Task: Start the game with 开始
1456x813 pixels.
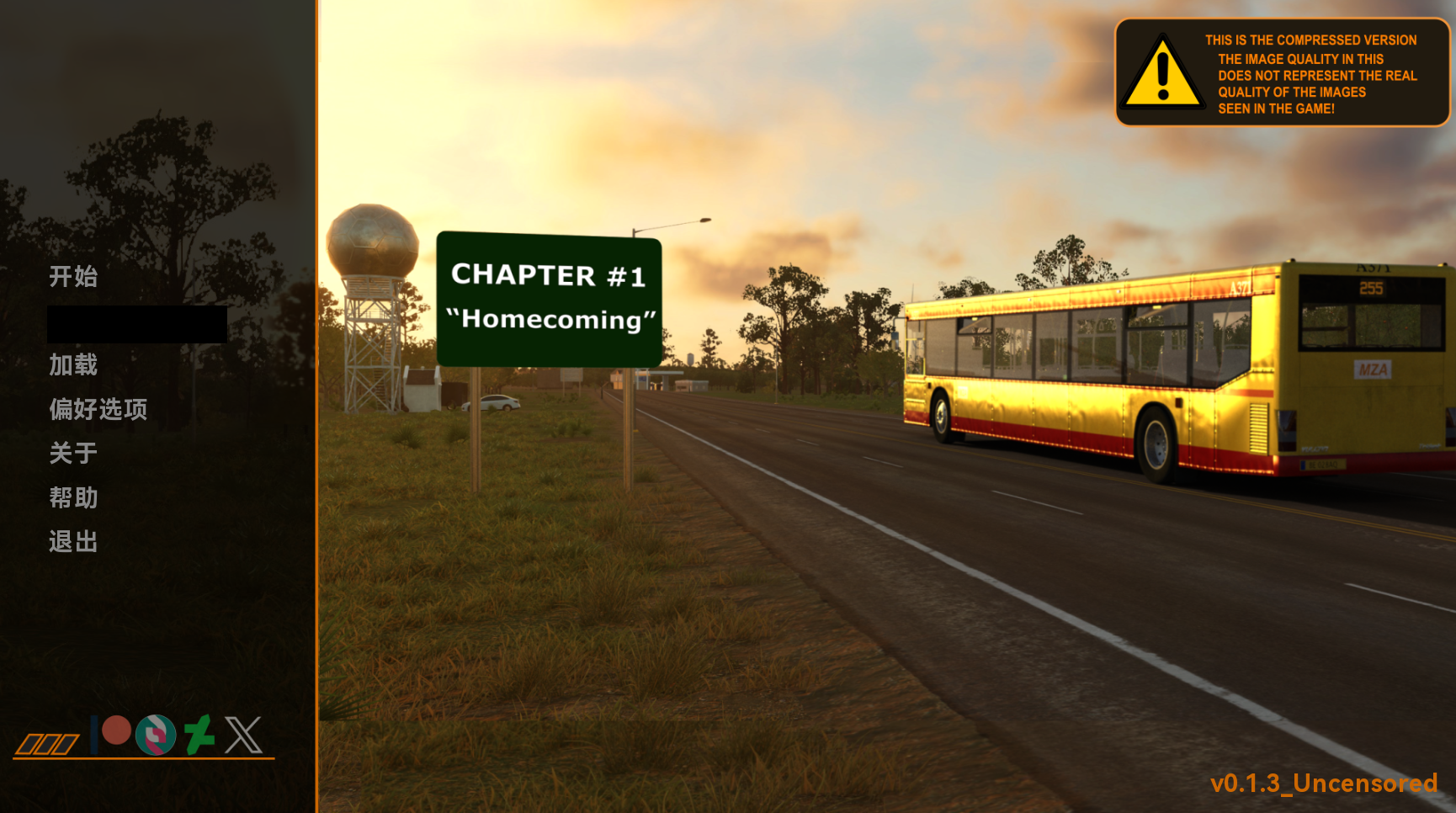Action: 73,276
